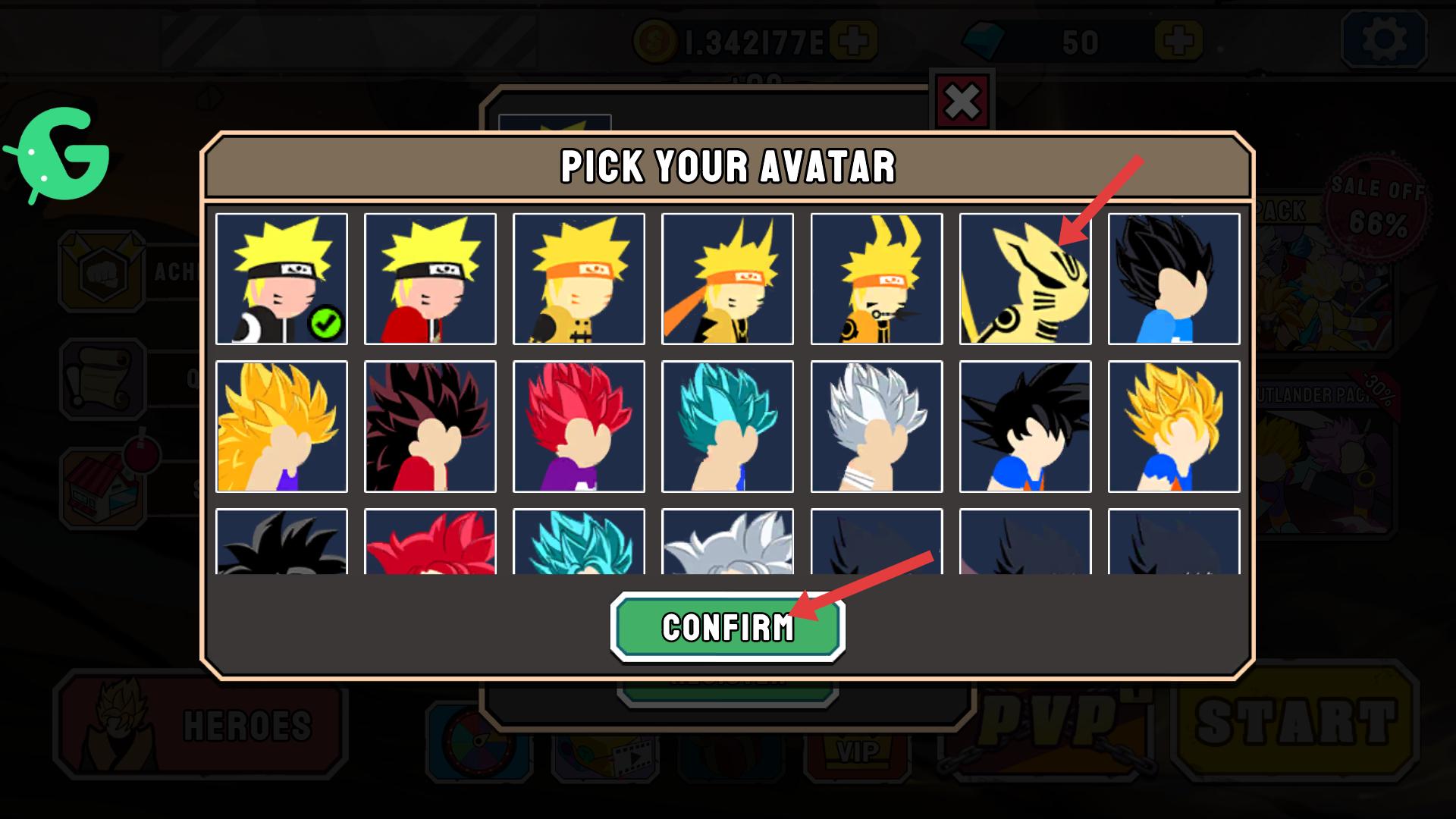Viewport: 1456px width, 819px height.
Task: Select the yellow fox-masked avatar
Action: tap(1025, 279)
